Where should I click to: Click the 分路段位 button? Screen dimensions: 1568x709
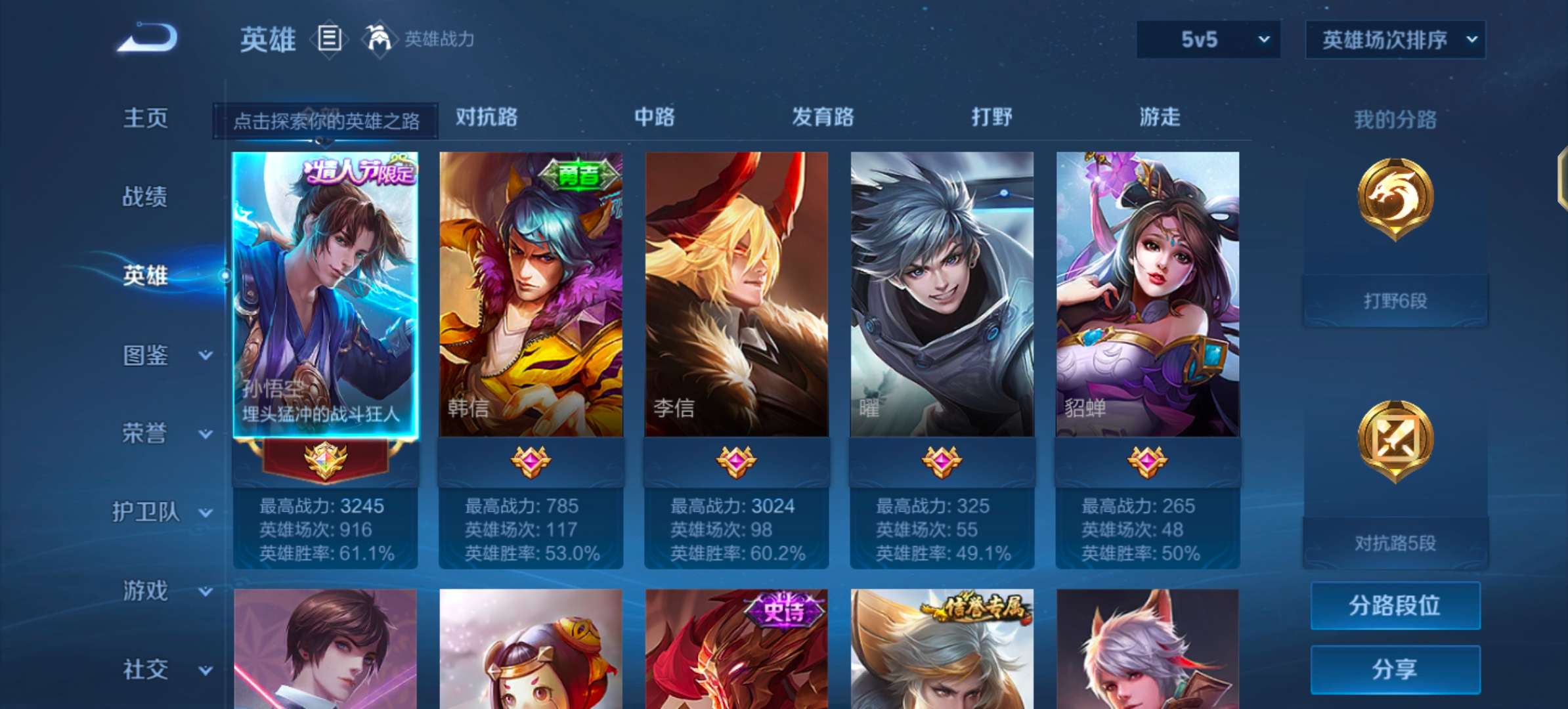point(1394,605)
